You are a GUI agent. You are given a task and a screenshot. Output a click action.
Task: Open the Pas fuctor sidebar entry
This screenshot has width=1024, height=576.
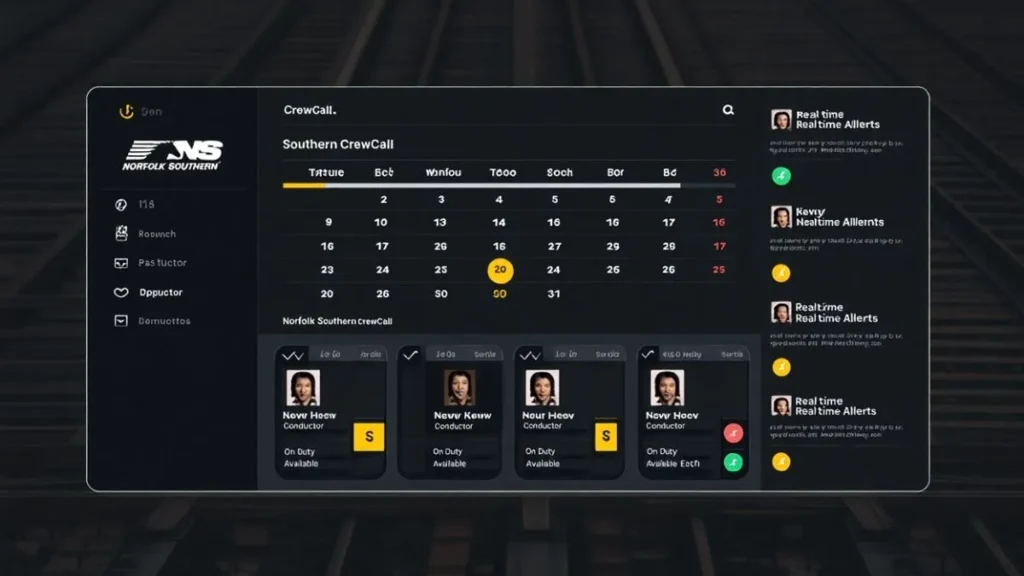161,263
